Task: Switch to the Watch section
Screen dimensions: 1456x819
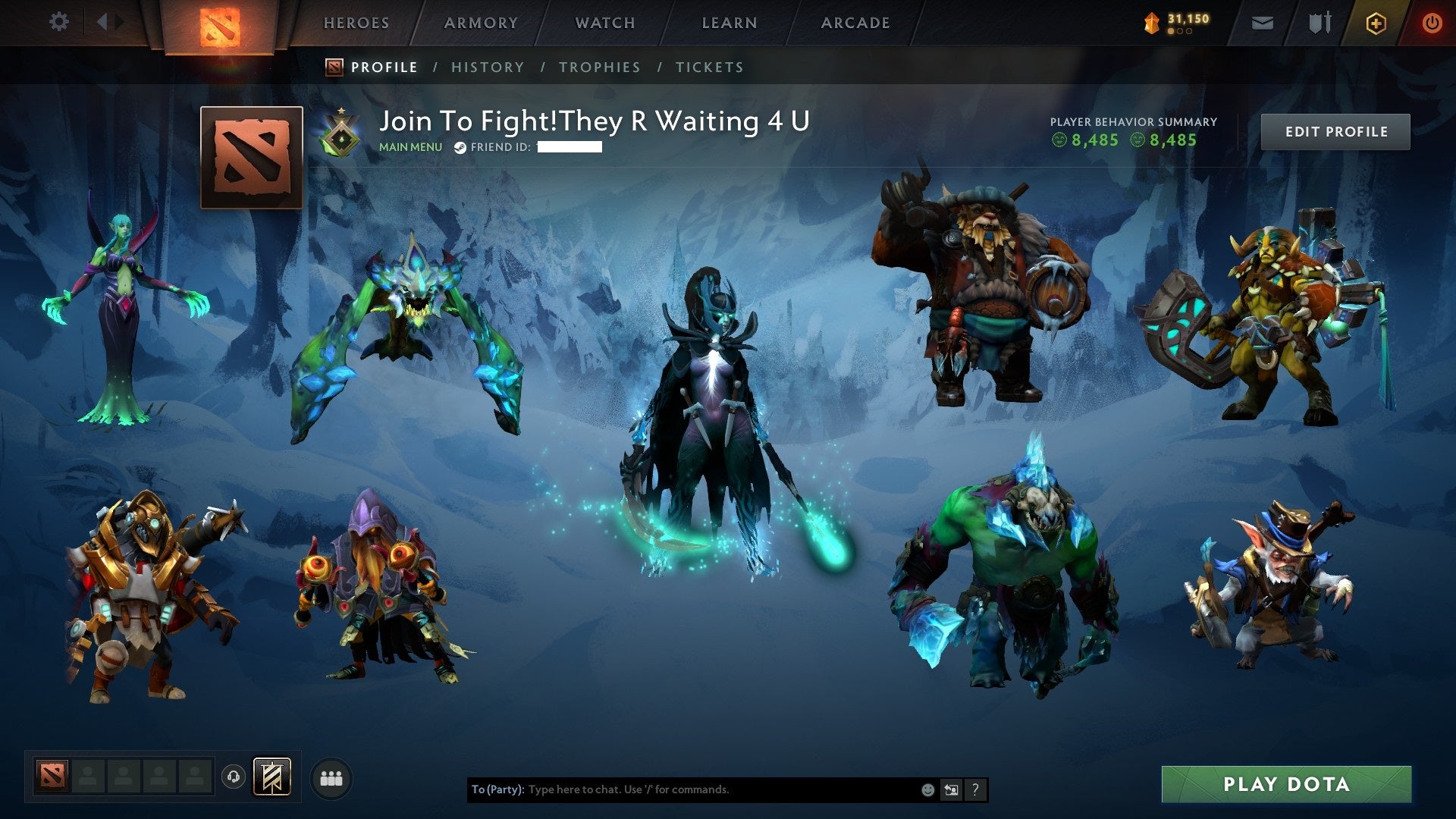Action: tap(605, 23)
